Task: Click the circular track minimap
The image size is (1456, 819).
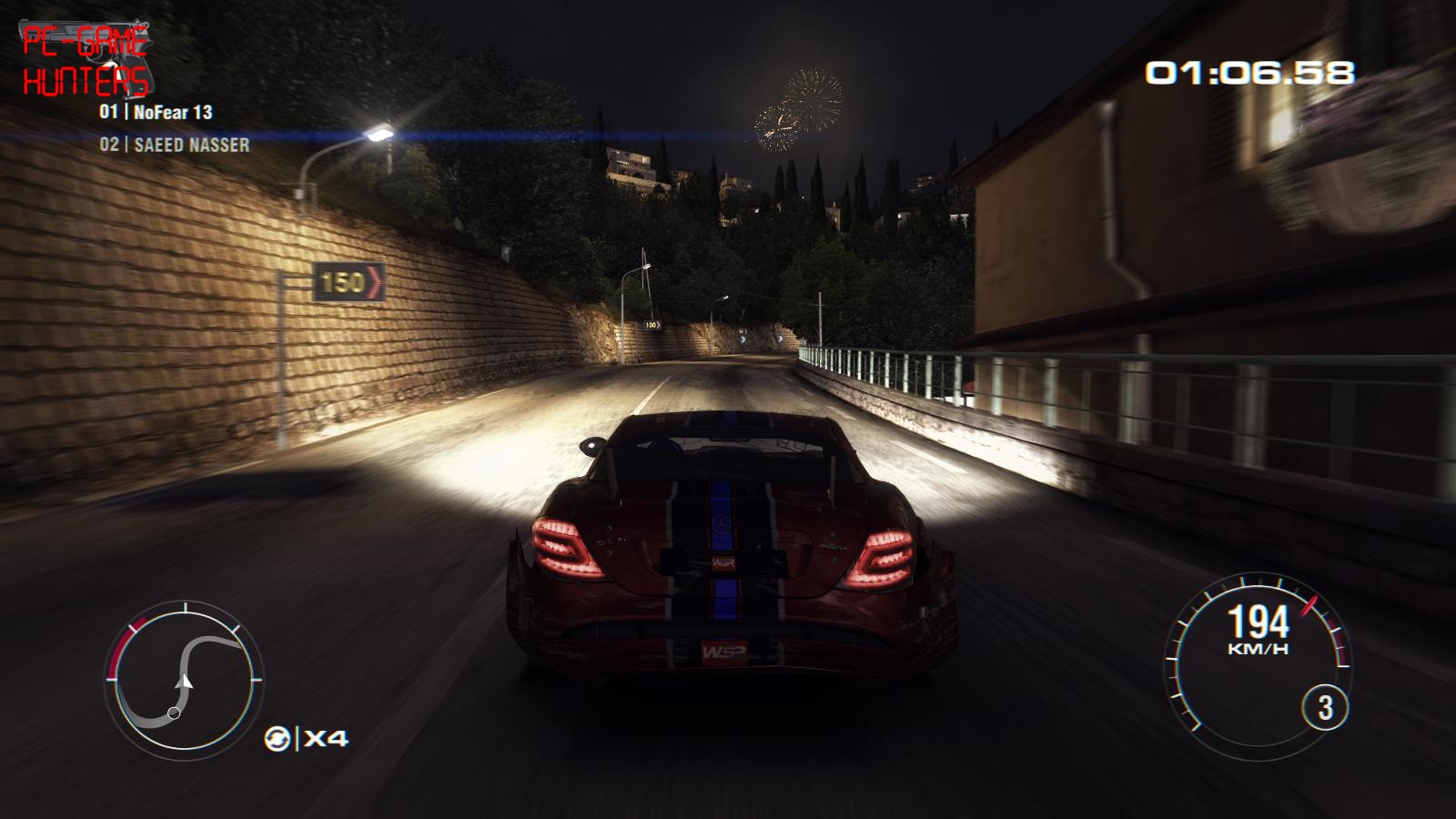Action: [x=185, y=679]
